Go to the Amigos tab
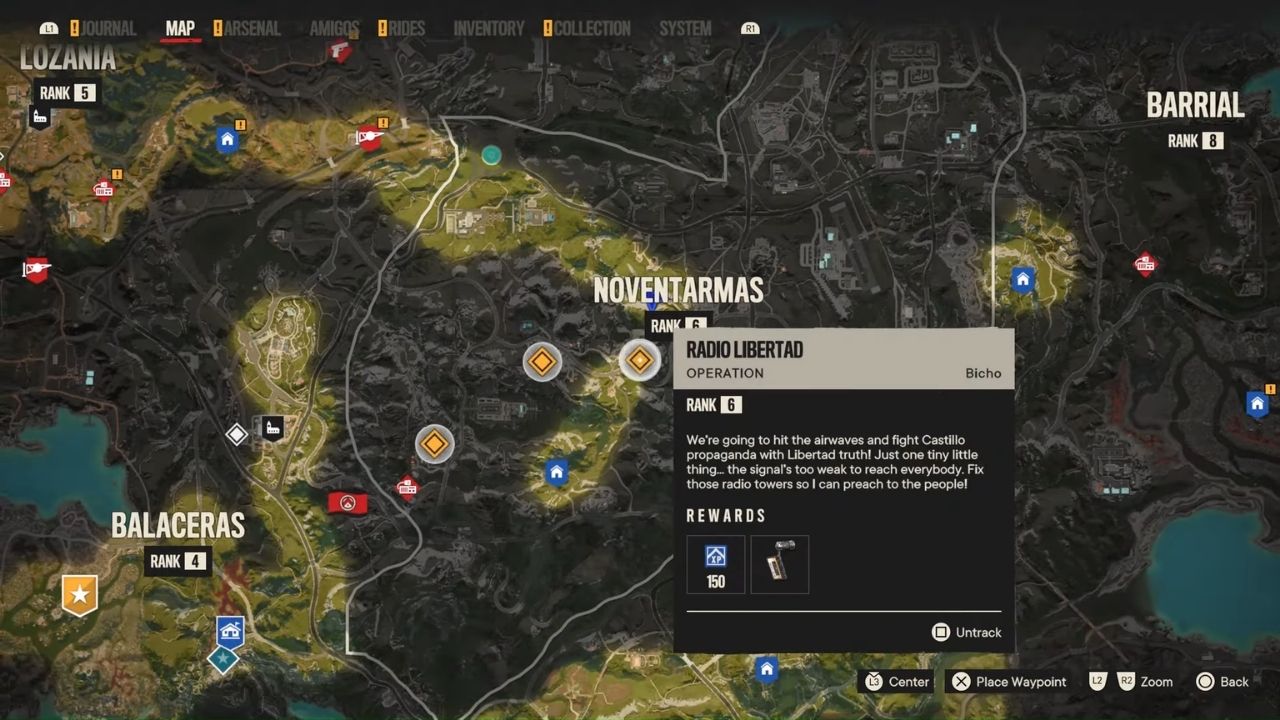The height and width of the screenshot is (720, 1280). [x=333, y=28]
